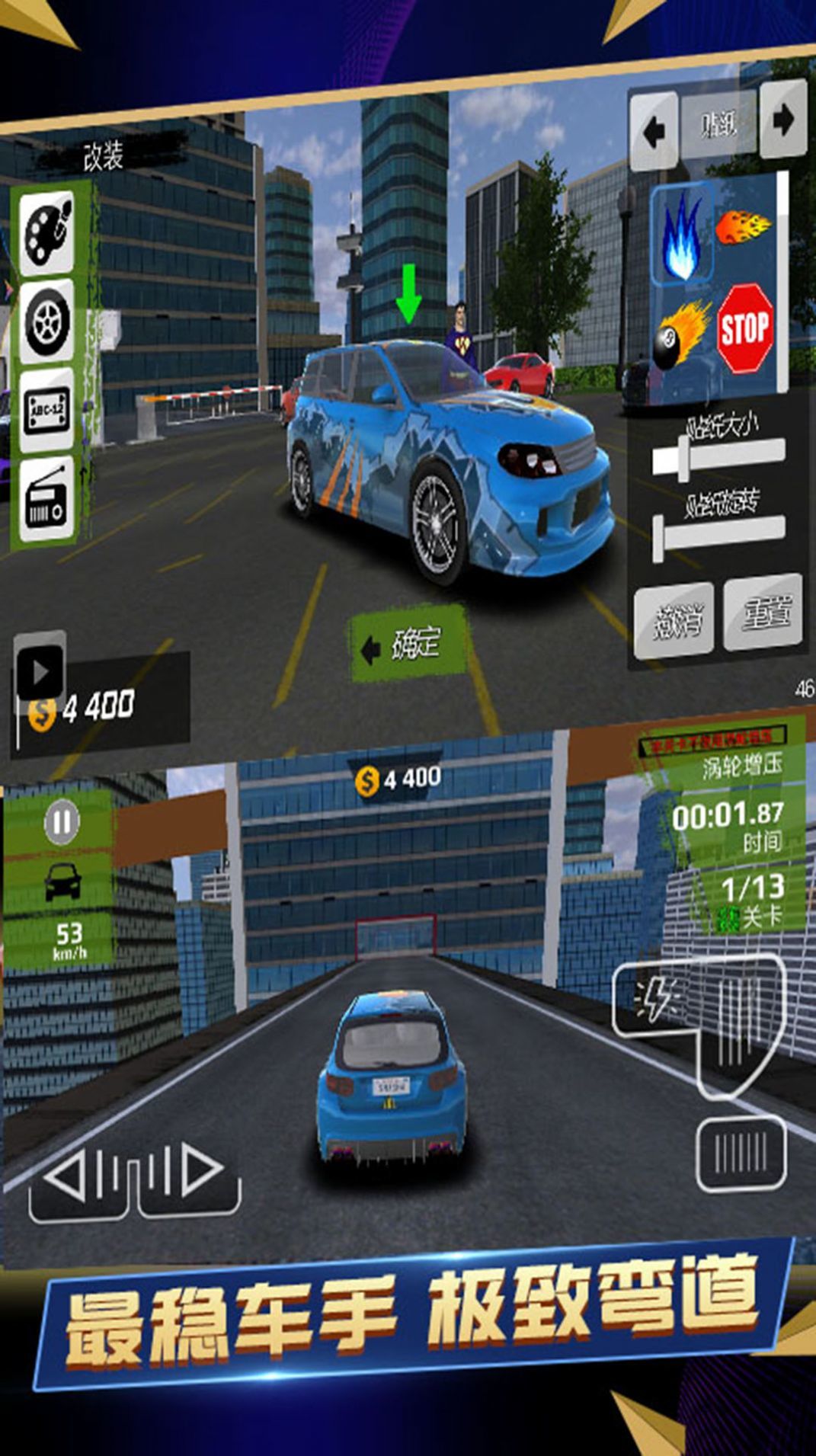Pause the race
This screenshot has width=816, height=1456.
pyautogui.click(x=62, y=822)
